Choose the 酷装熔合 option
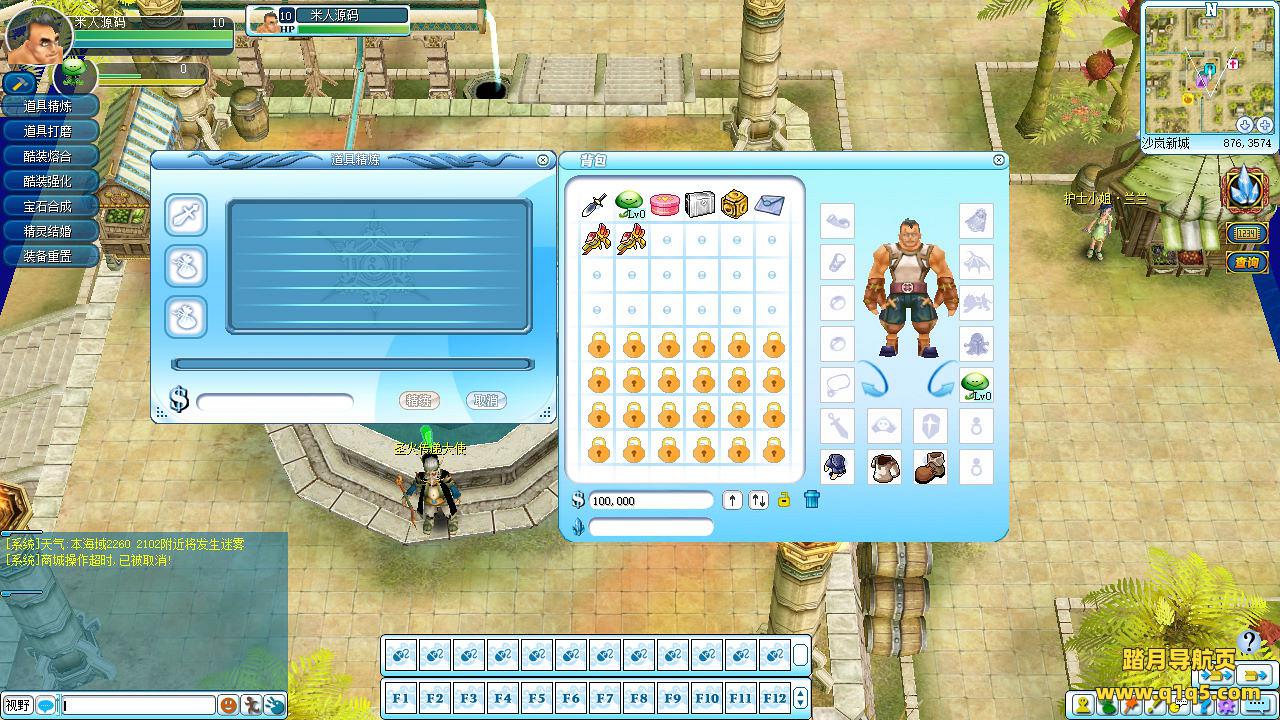Screen dimensions: 1280x720 point(48,156)
